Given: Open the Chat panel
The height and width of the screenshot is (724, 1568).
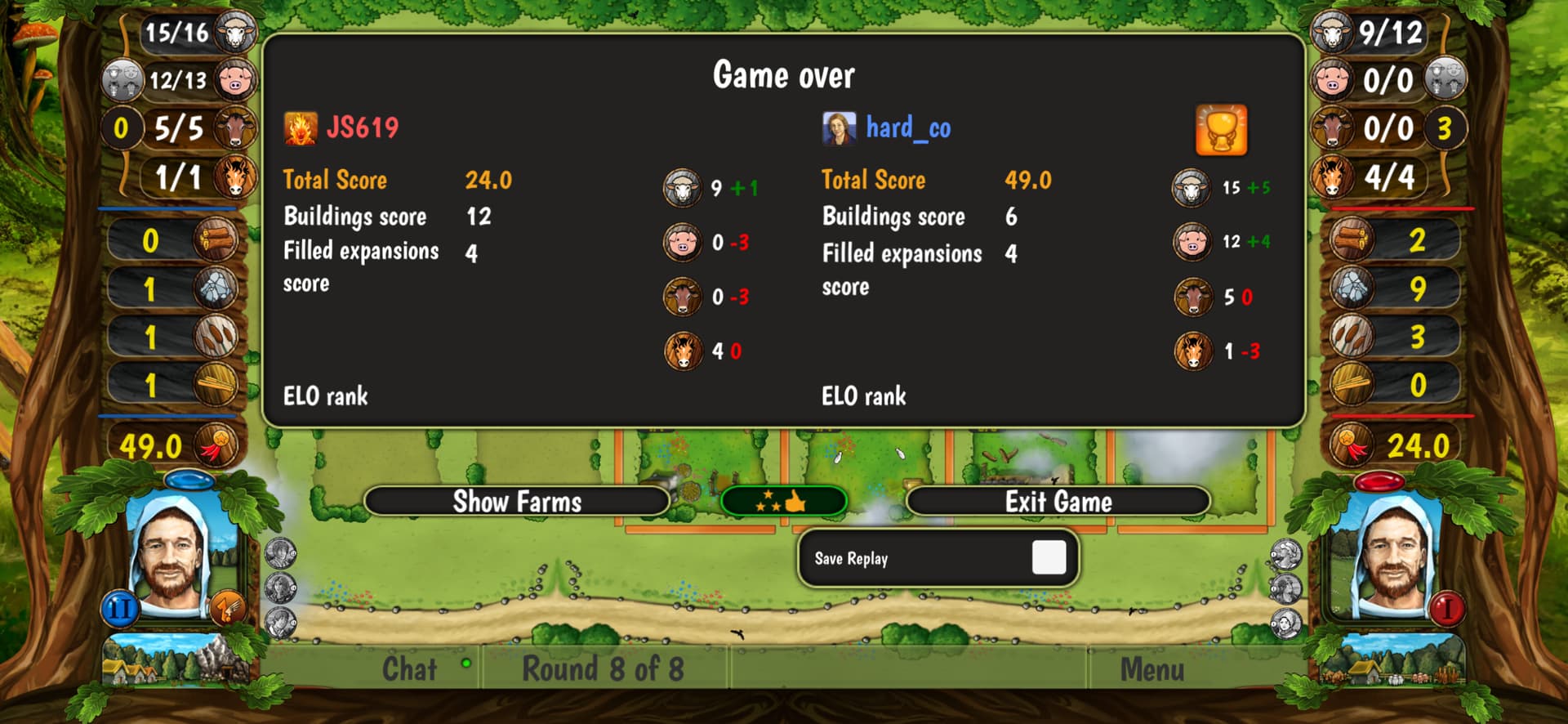Looking at the screenshot, I should pos(410,669).
